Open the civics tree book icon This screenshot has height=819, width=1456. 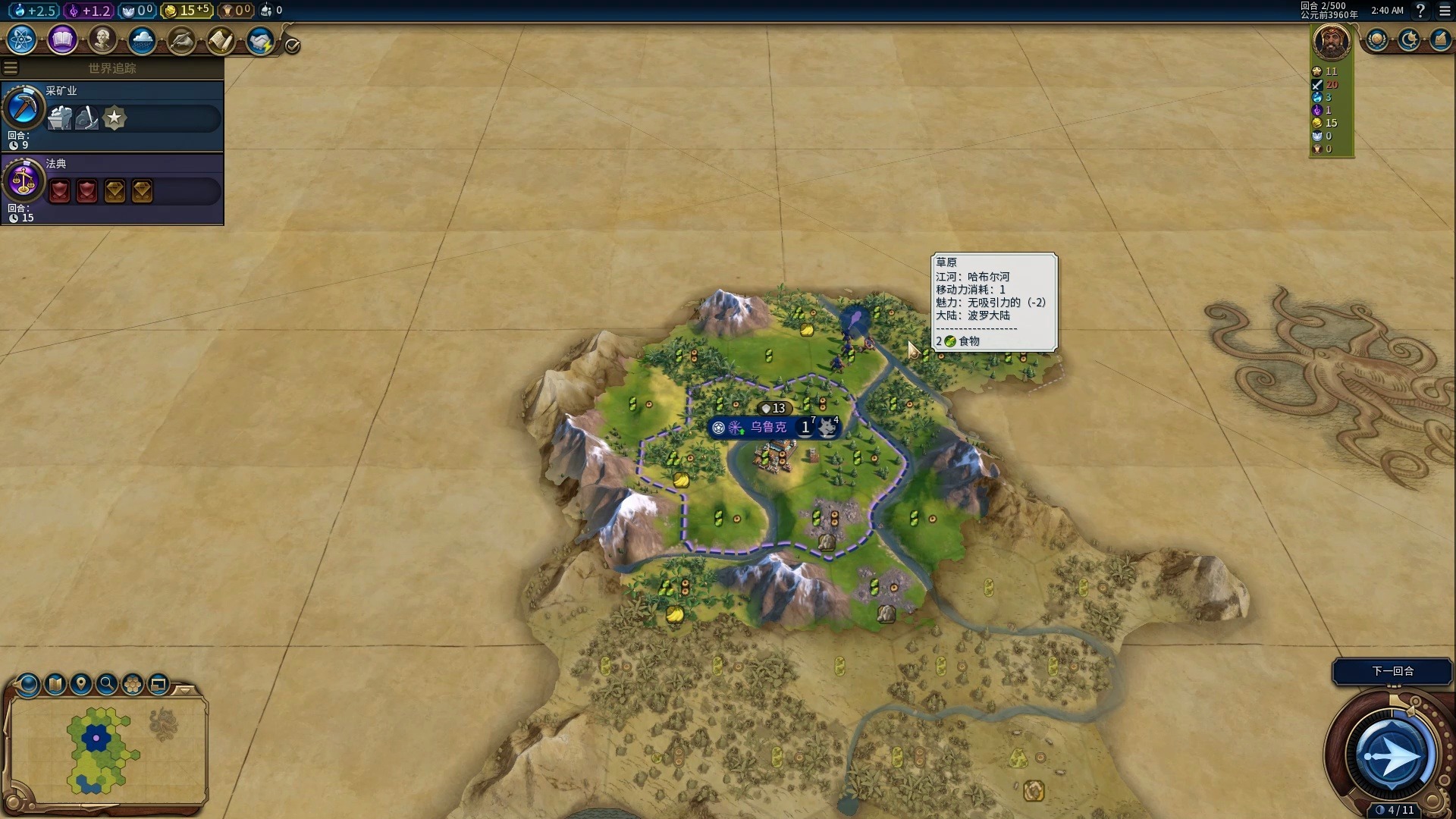click(62, 39)
